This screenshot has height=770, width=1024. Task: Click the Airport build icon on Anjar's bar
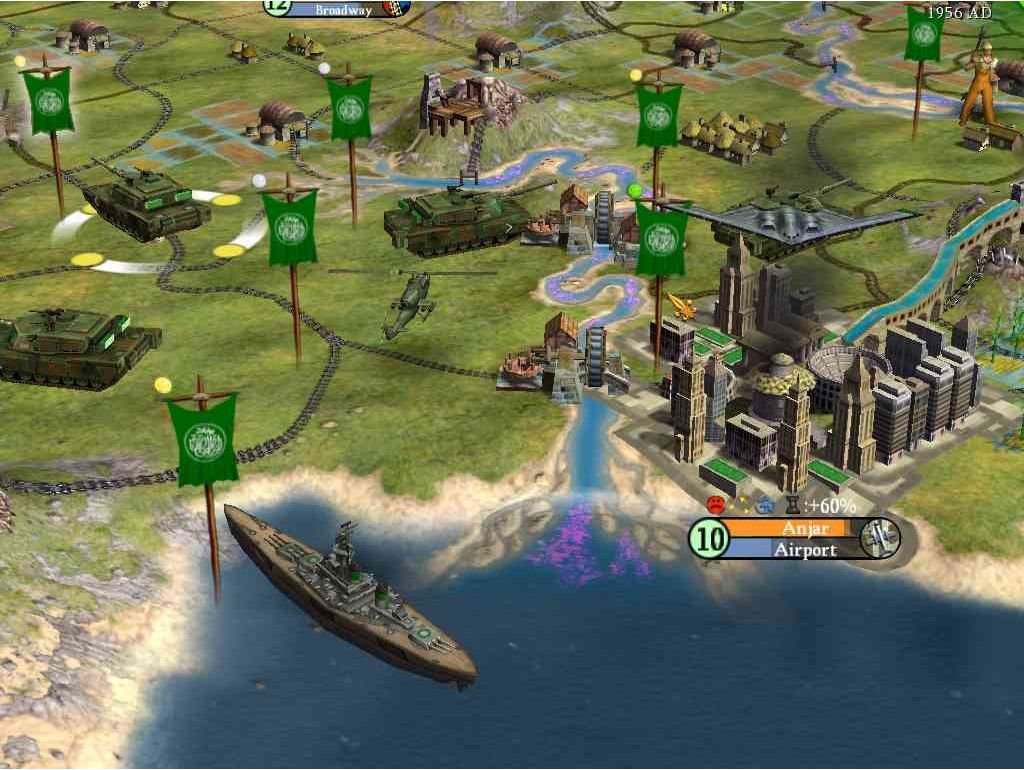[879, 538]
